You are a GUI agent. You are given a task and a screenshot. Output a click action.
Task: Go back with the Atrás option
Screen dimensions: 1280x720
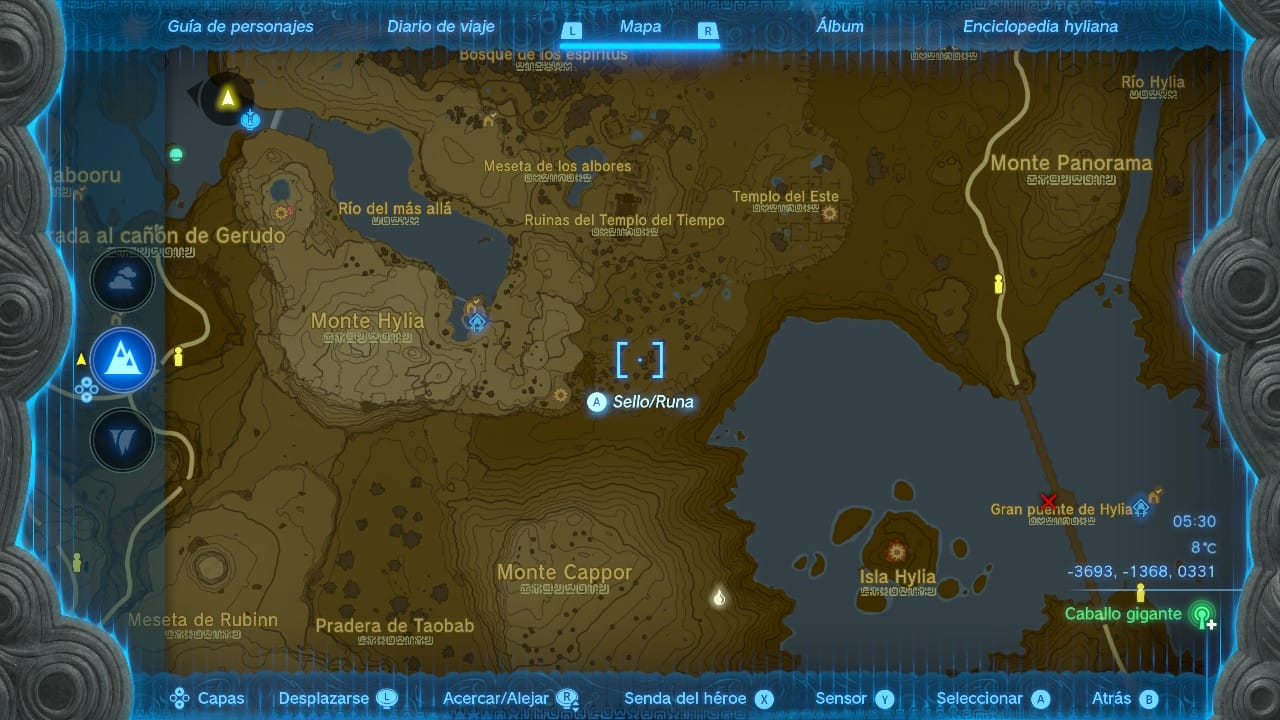[x=1124, y=699]
